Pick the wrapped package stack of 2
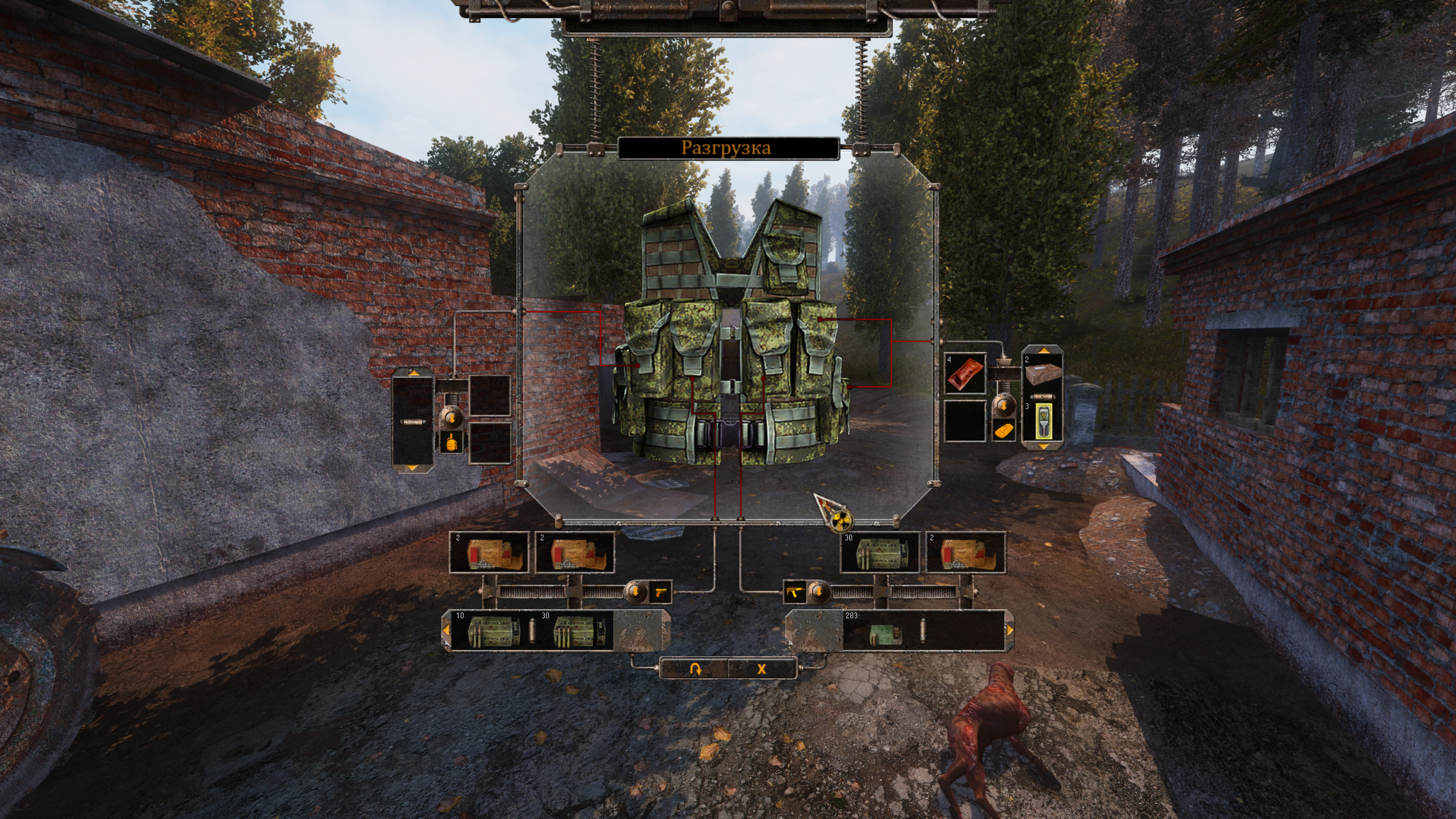The height and width of the screenshot is (819, 1456). (1043, 371)
